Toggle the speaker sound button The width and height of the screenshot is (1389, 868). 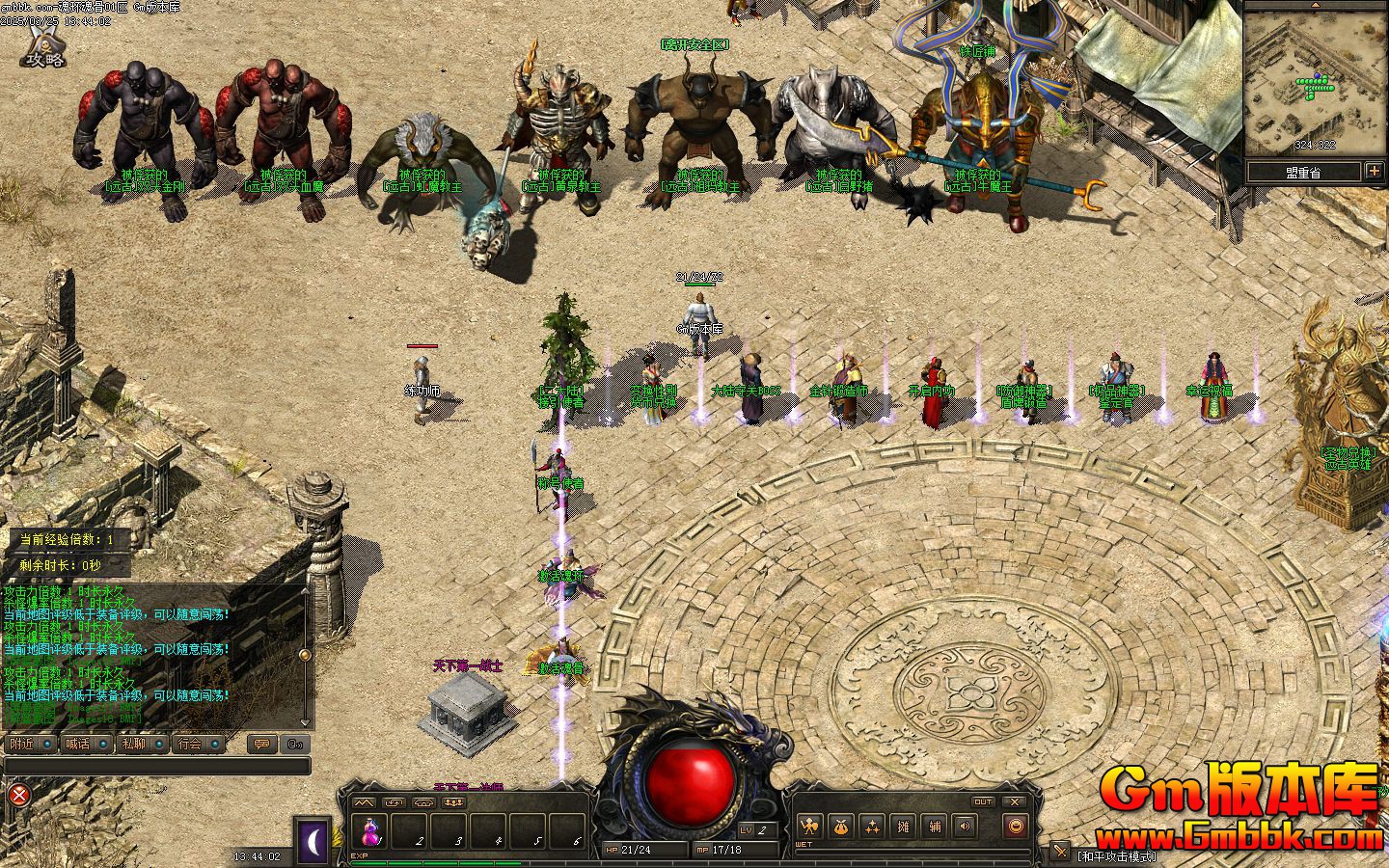point(964,826)
